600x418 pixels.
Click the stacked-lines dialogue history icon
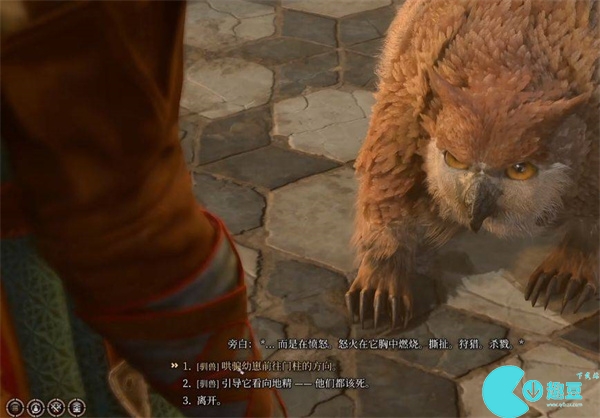pos(13,406)
